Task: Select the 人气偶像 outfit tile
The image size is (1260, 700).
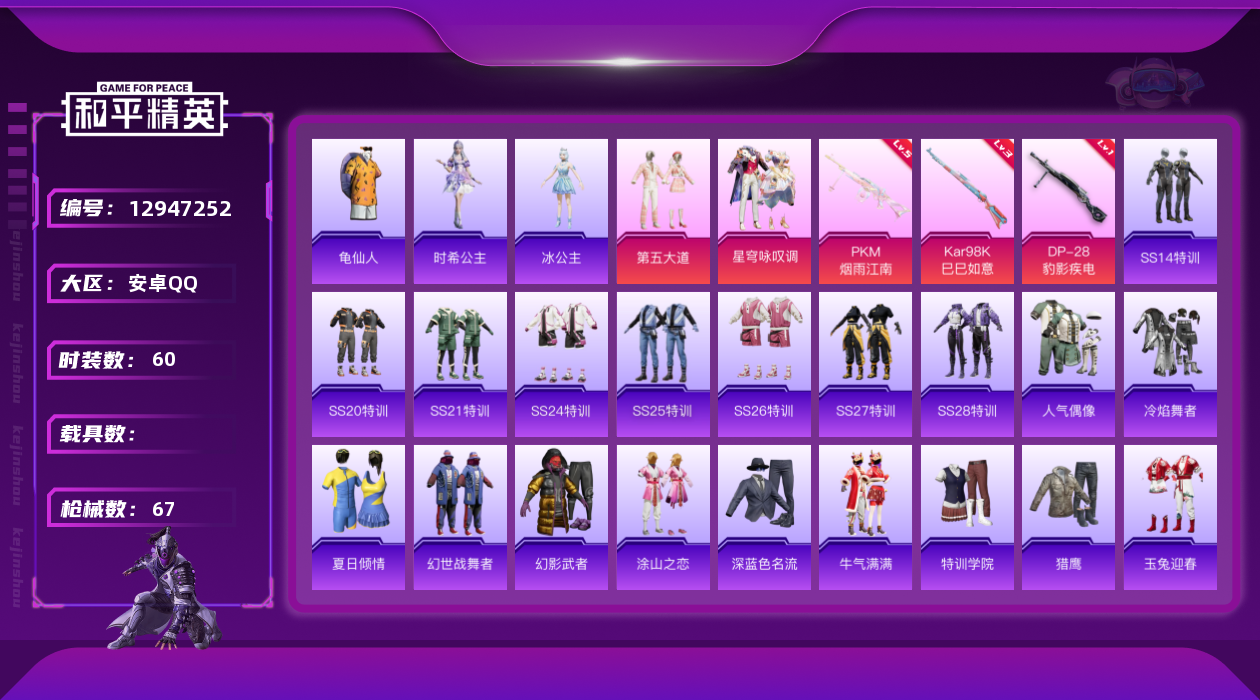Action: 1068,364
